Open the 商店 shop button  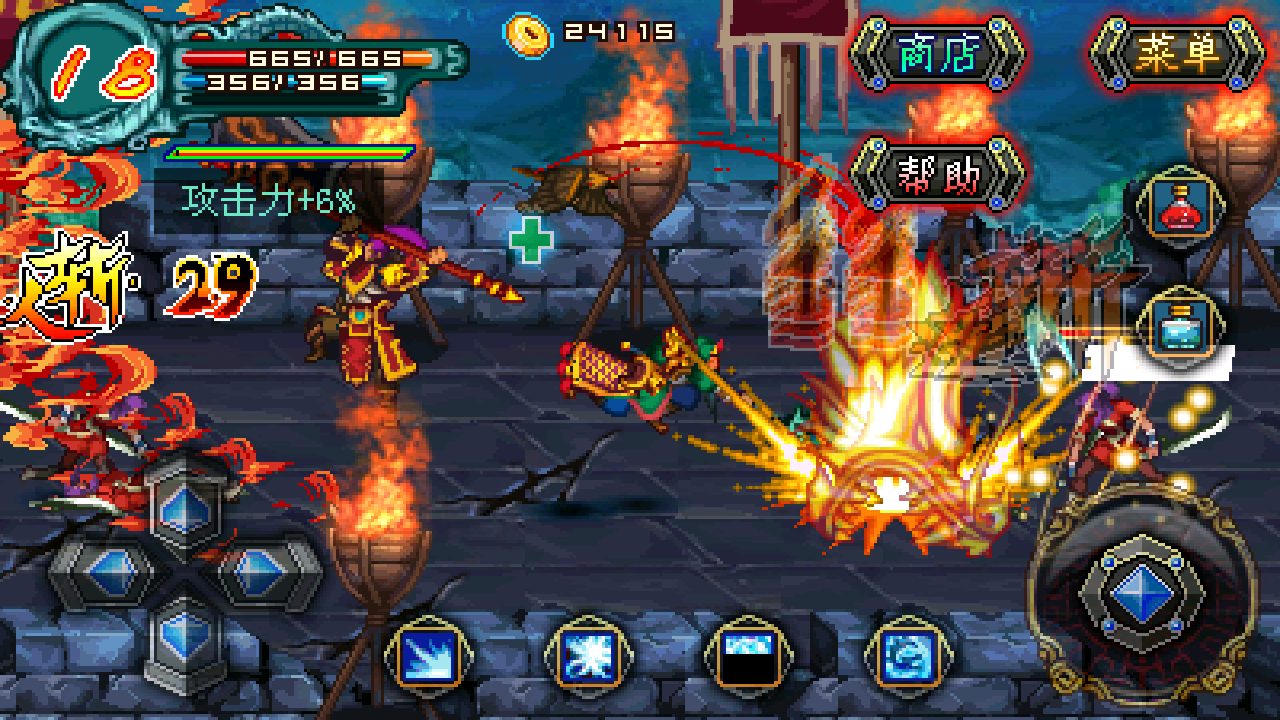click(x=937, y=54)
